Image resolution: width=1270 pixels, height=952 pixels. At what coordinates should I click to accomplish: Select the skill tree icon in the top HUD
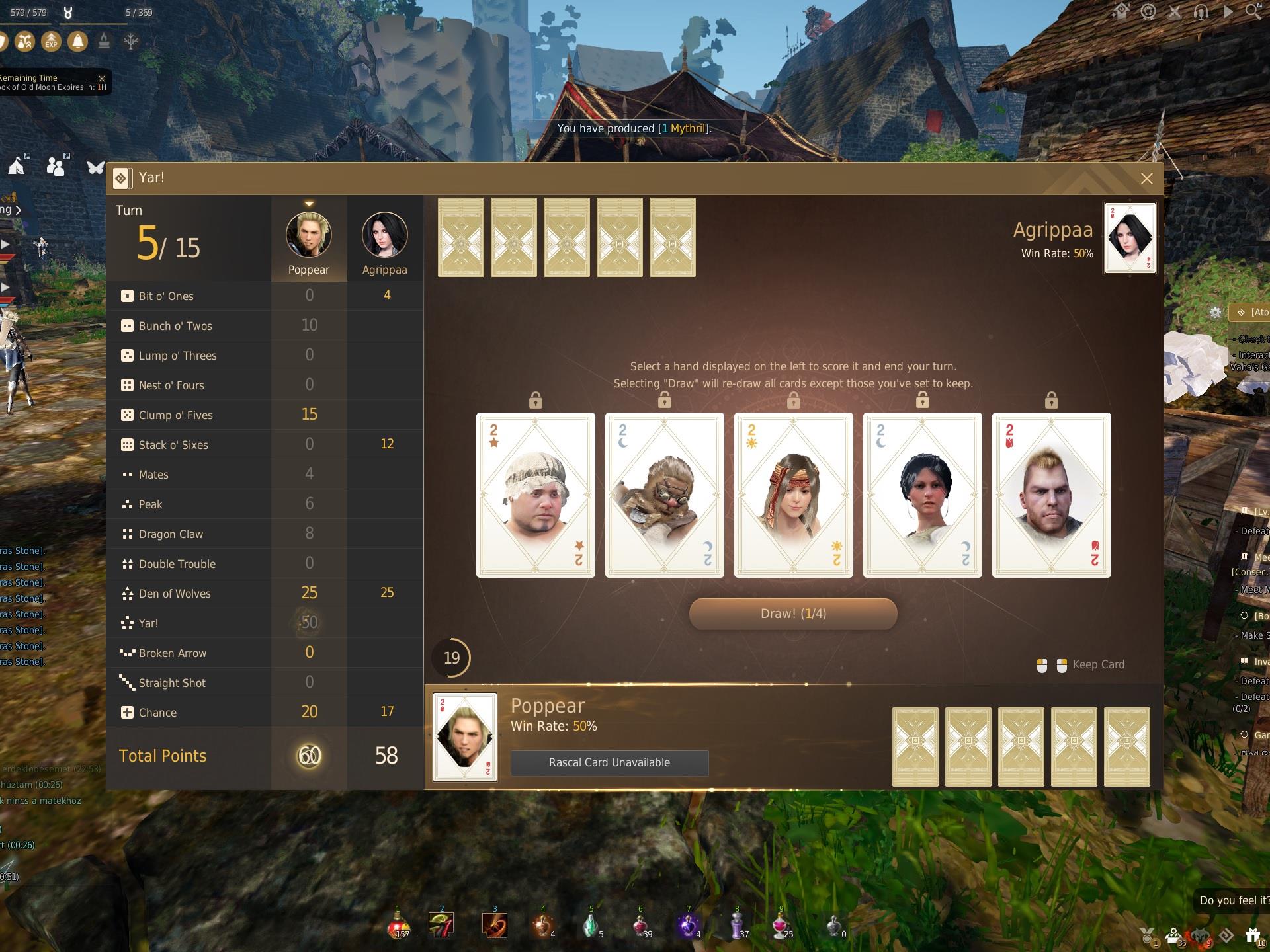(130, 42)
